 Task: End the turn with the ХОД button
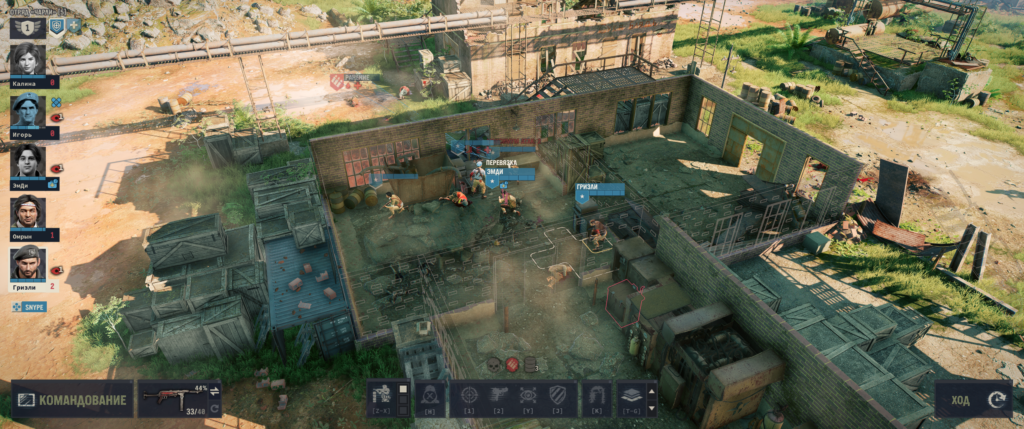[x=969, y=400]
